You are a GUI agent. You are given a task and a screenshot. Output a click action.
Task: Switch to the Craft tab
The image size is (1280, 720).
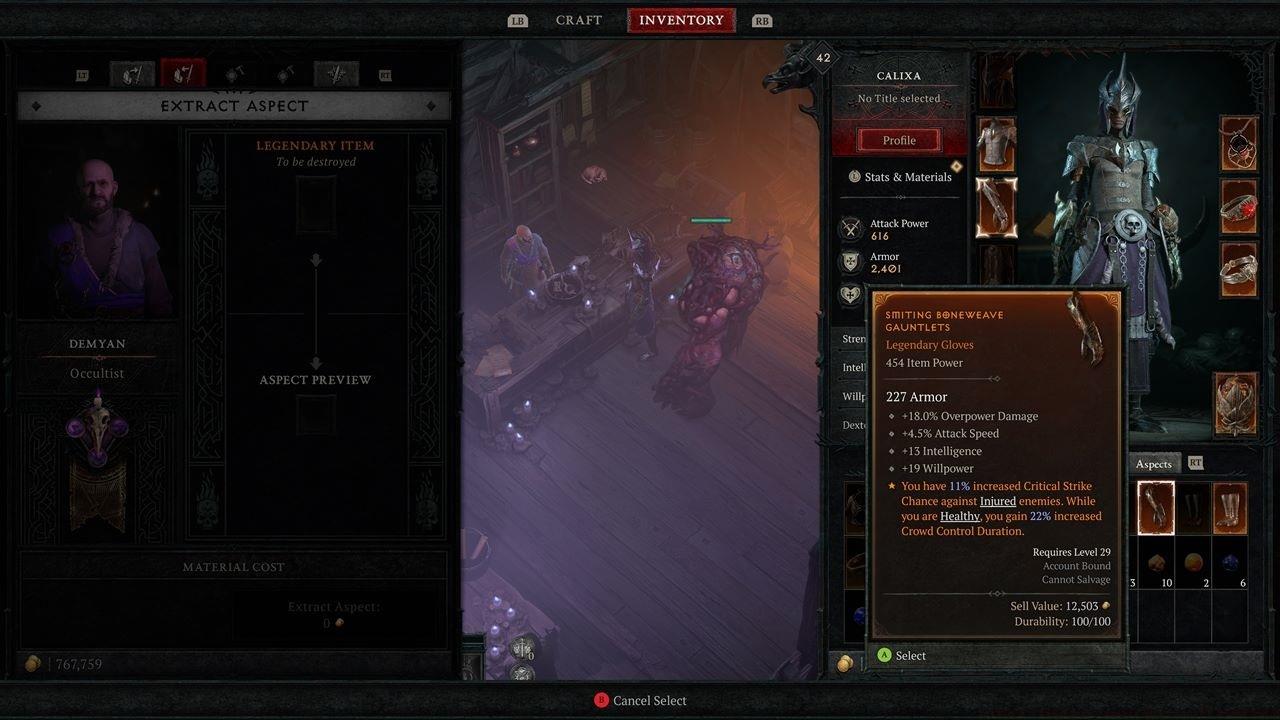(x=578, y=19)
